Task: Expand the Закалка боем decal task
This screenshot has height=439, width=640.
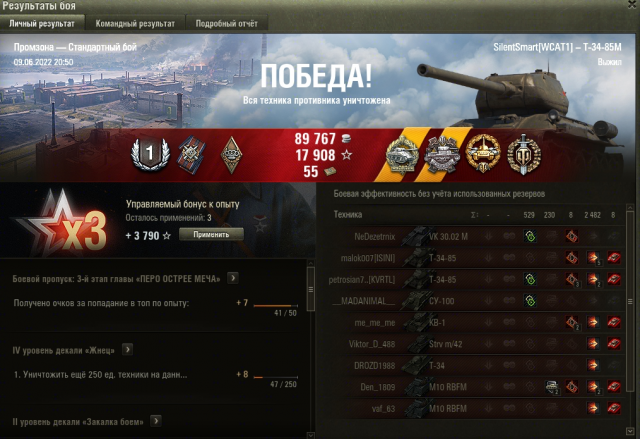Action: (156, 421)
